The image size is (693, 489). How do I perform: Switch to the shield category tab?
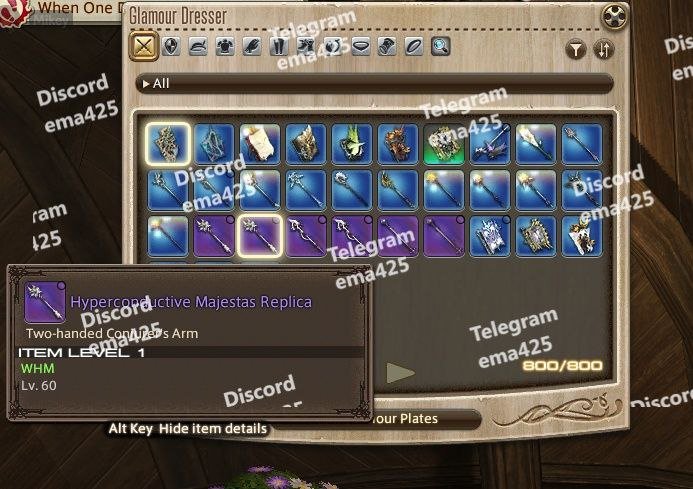[x=171, y=46]
